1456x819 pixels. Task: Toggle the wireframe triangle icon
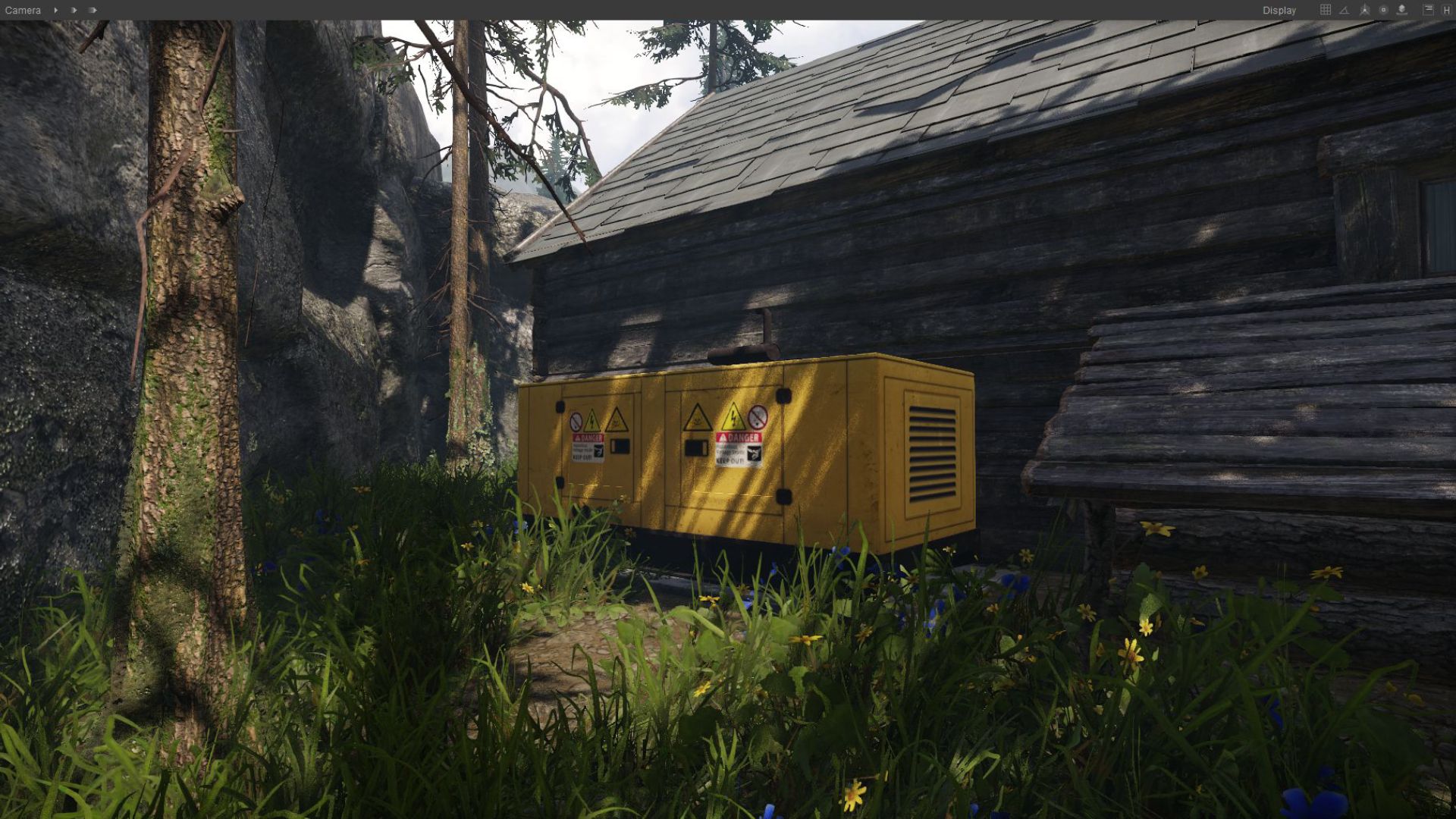(x=1344, y=10)
